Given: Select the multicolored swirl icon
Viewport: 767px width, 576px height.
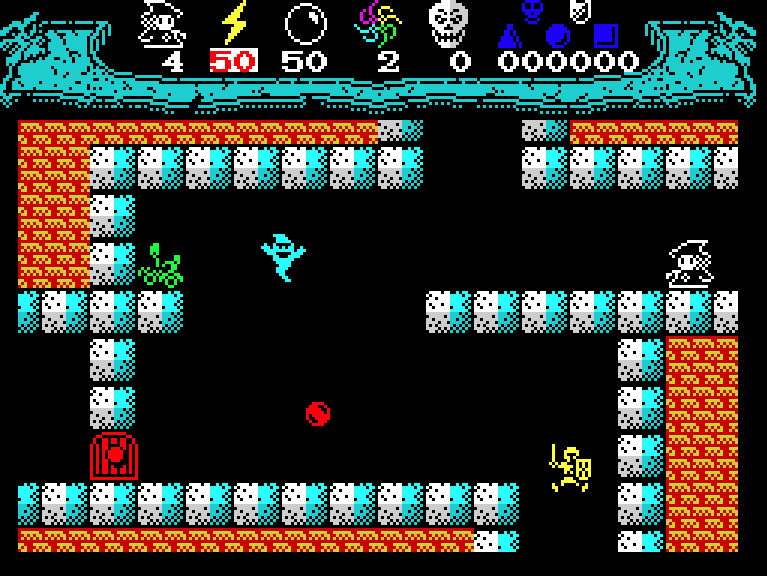Looking at the screenshot, I should point(378,23).
